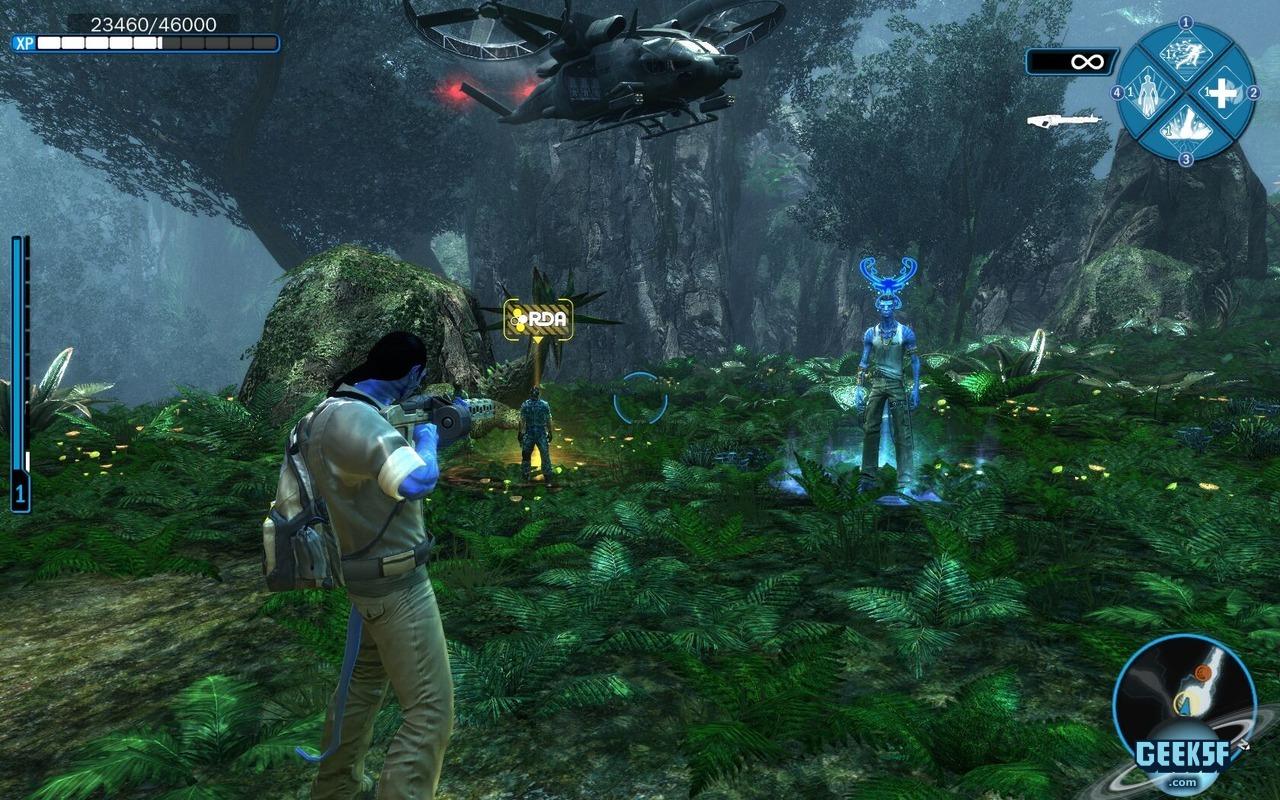Image resolution: width=1280 pixels, height=800 pixels.
Task: Select the orange marker on the minimap
Action: pos(1201,674)
